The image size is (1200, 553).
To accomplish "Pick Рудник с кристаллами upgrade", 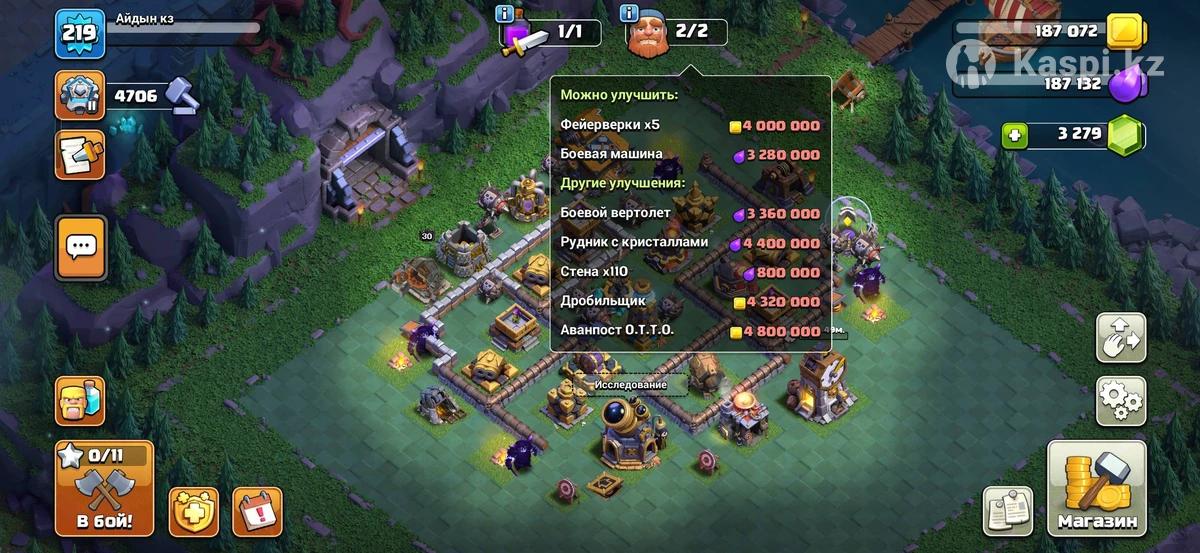I will 690,243.
